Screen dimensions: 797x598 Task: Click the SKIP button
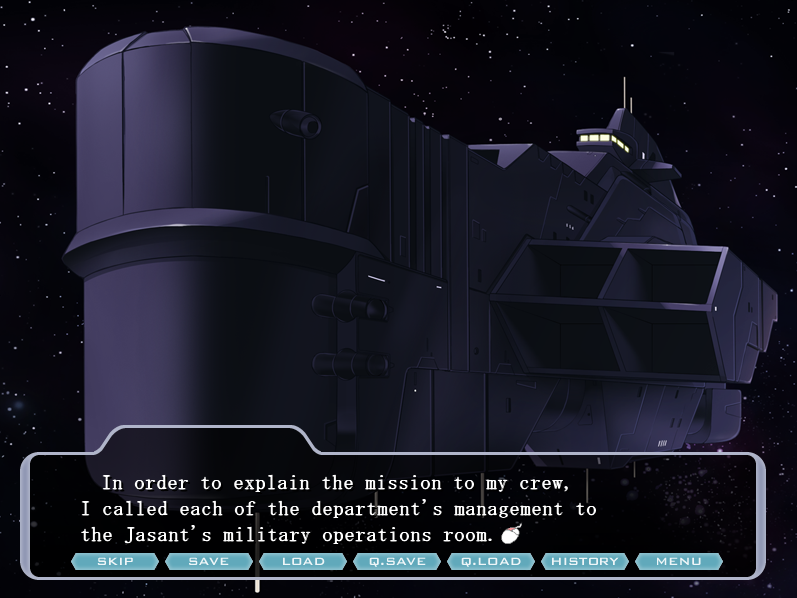pyautogui.click(x=115, y=561)
